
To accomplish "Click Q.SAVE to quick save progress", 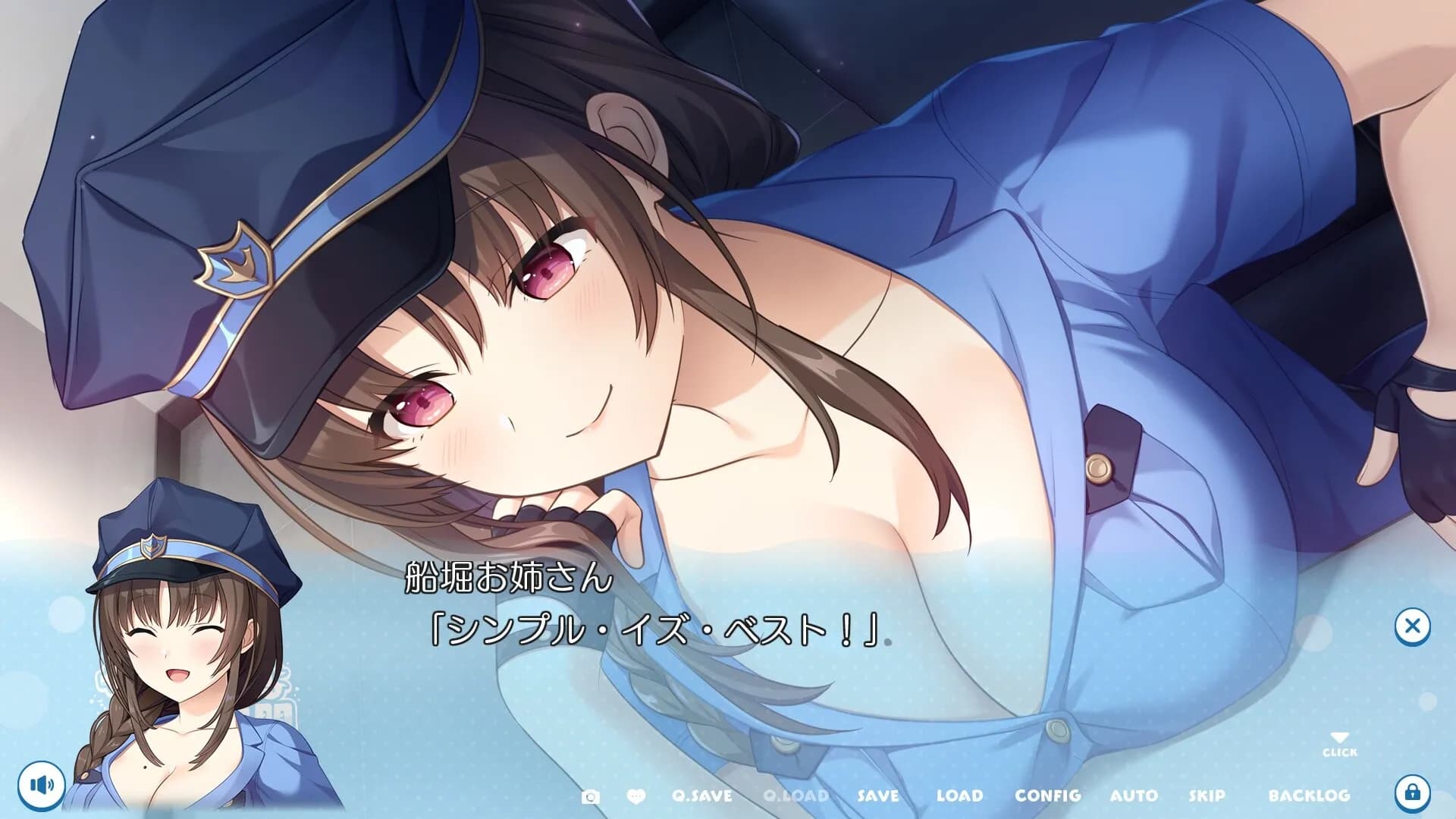I will click(x=703, y=796).
